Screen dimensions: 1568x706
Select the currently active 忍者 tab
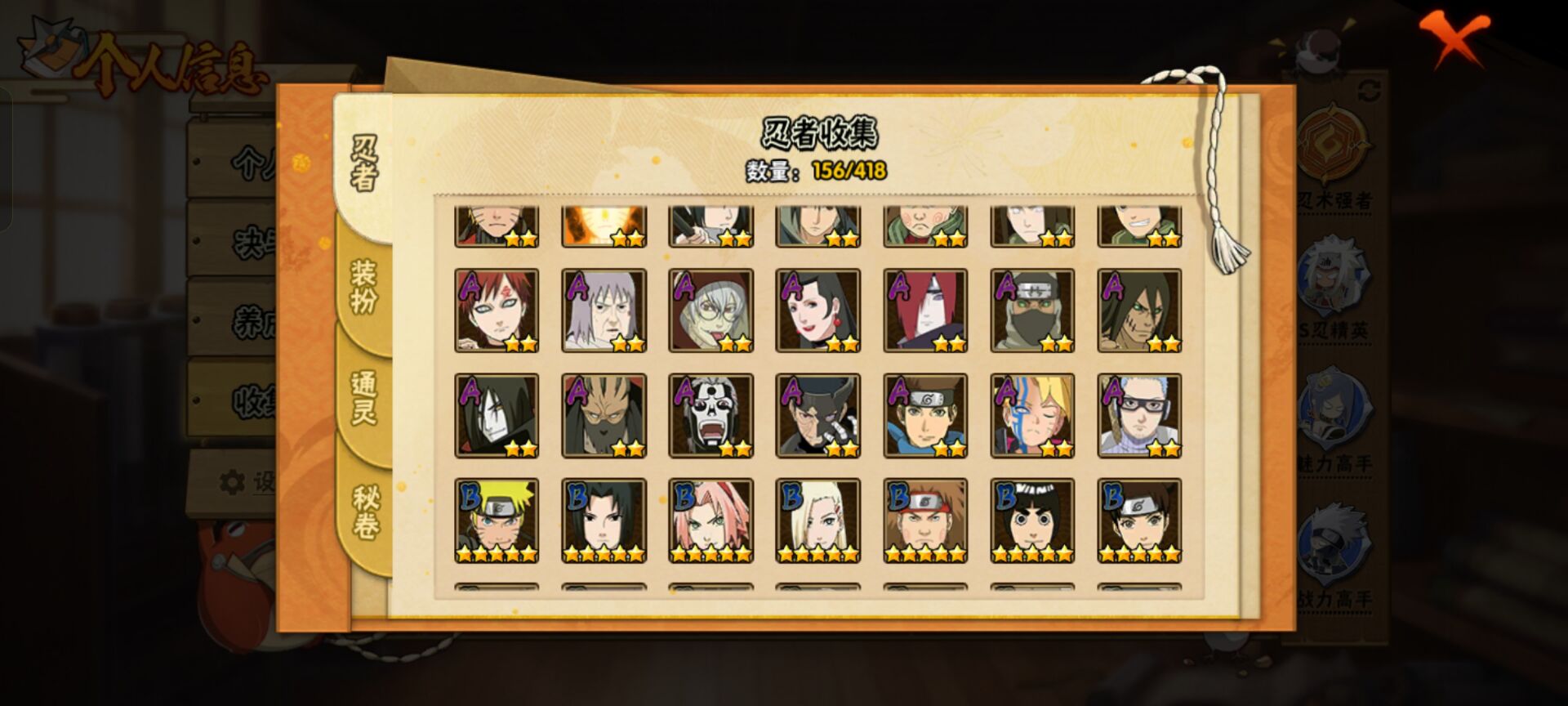(365, 163)
